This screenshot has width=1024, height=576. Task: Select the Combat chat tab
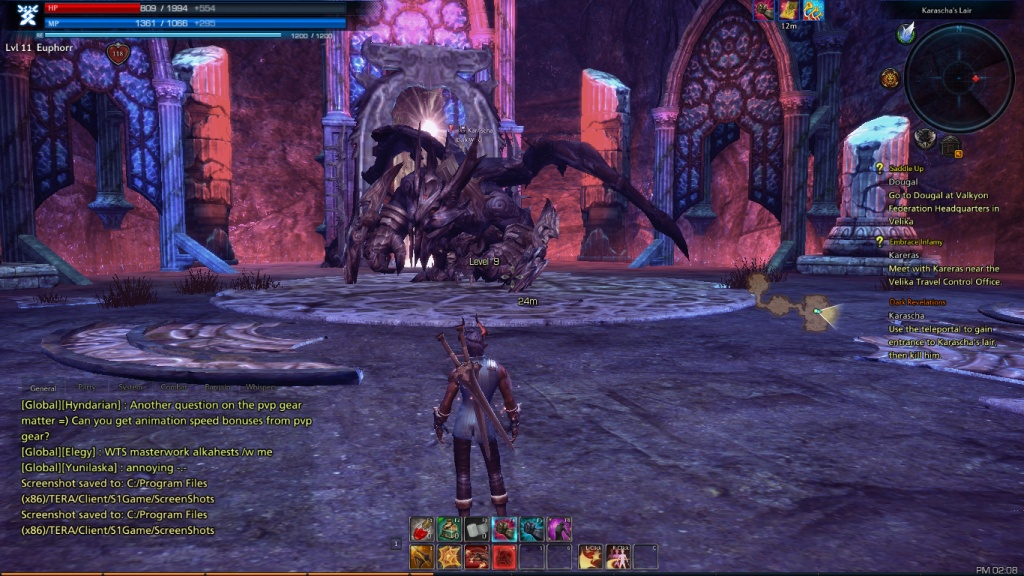tap(174, 388)
